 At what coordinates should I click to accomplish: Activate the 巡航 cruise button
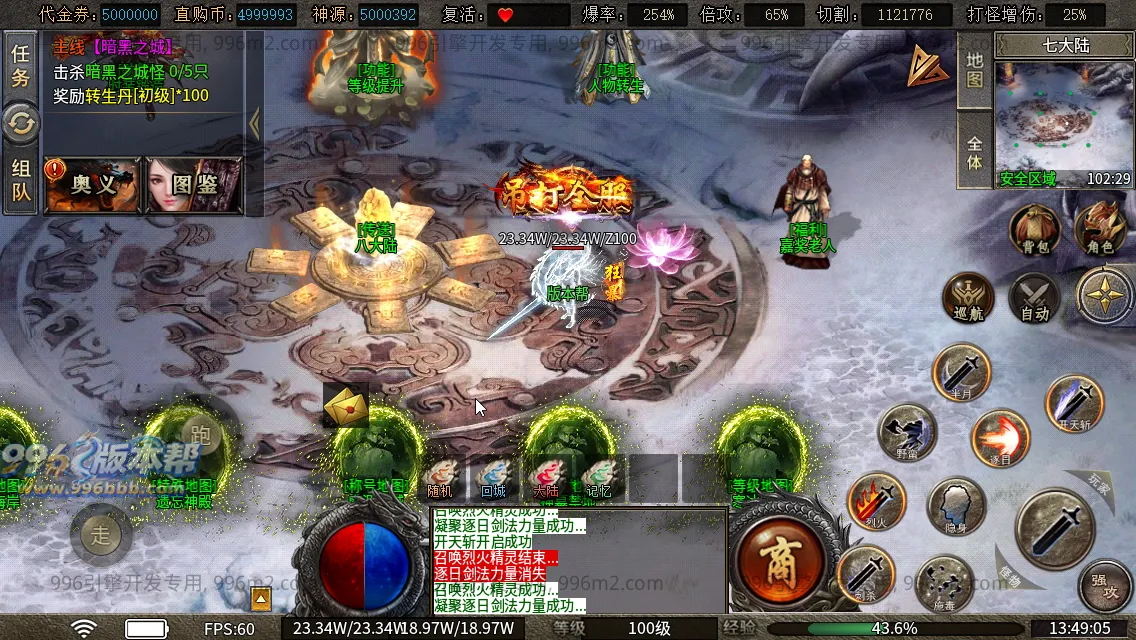coord(967,297)
